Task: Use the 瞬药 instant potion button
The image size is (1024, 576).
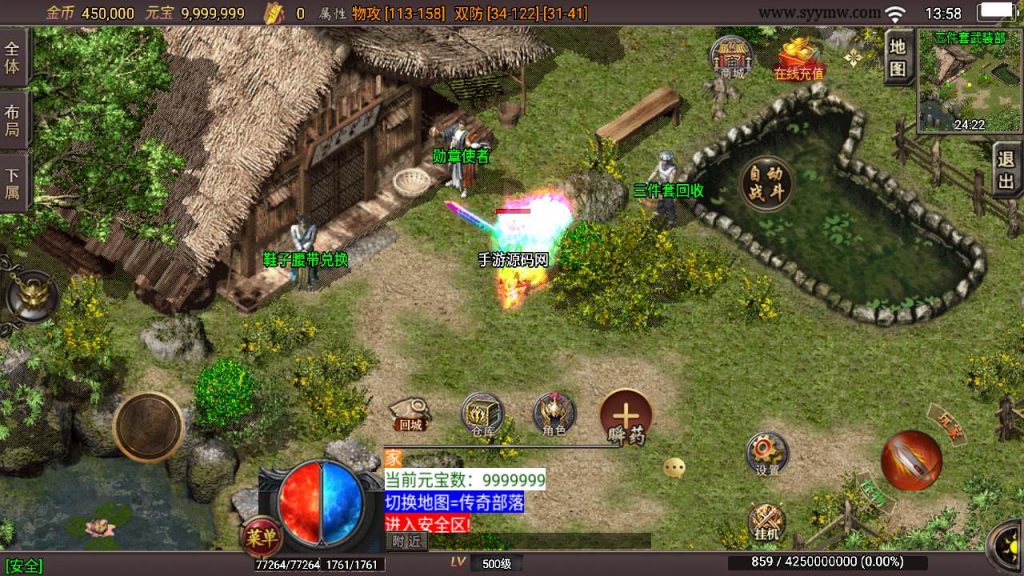Action: 626,416
